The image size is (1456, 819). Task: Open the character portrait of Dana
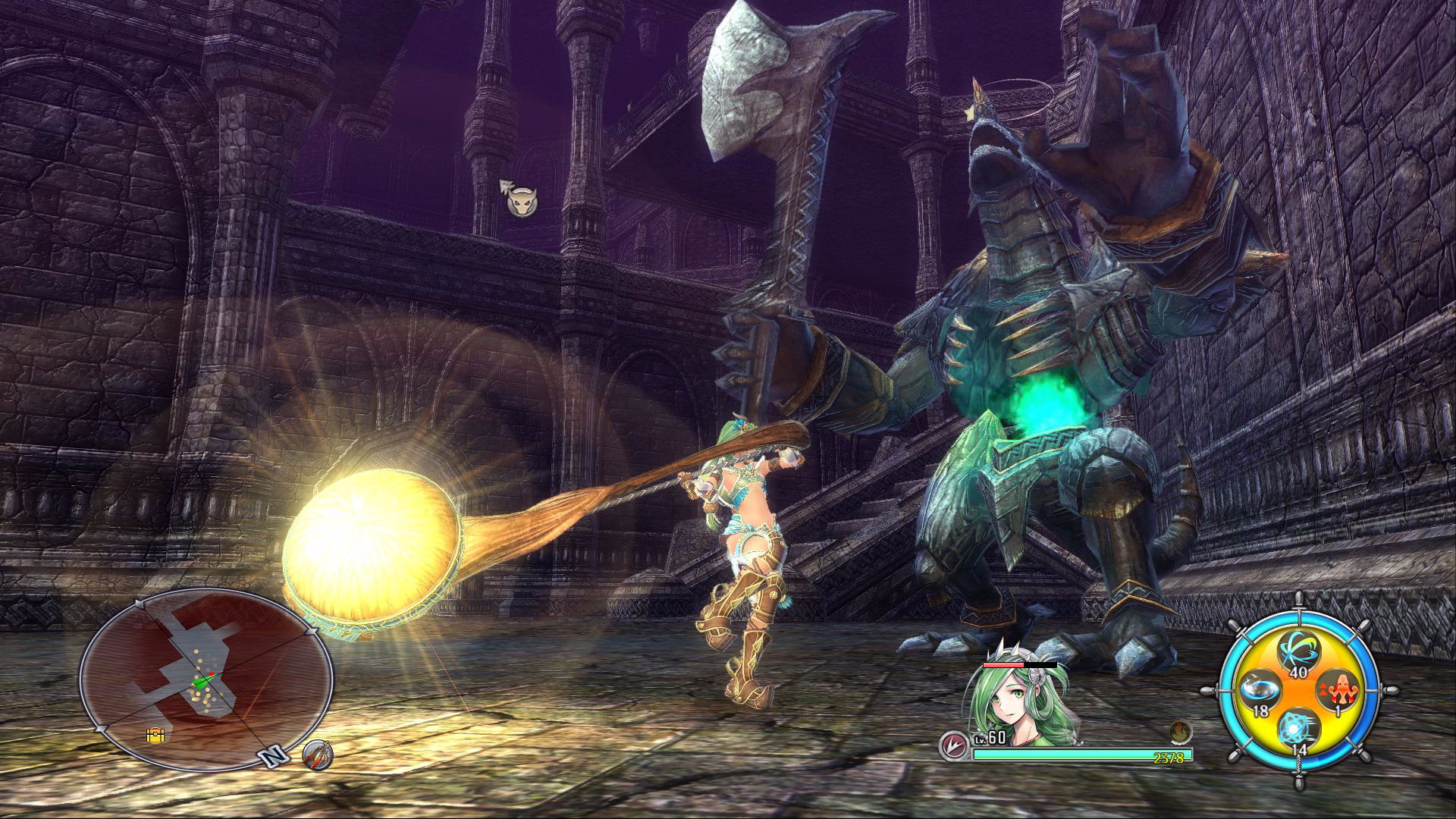tap(1012, 696)
